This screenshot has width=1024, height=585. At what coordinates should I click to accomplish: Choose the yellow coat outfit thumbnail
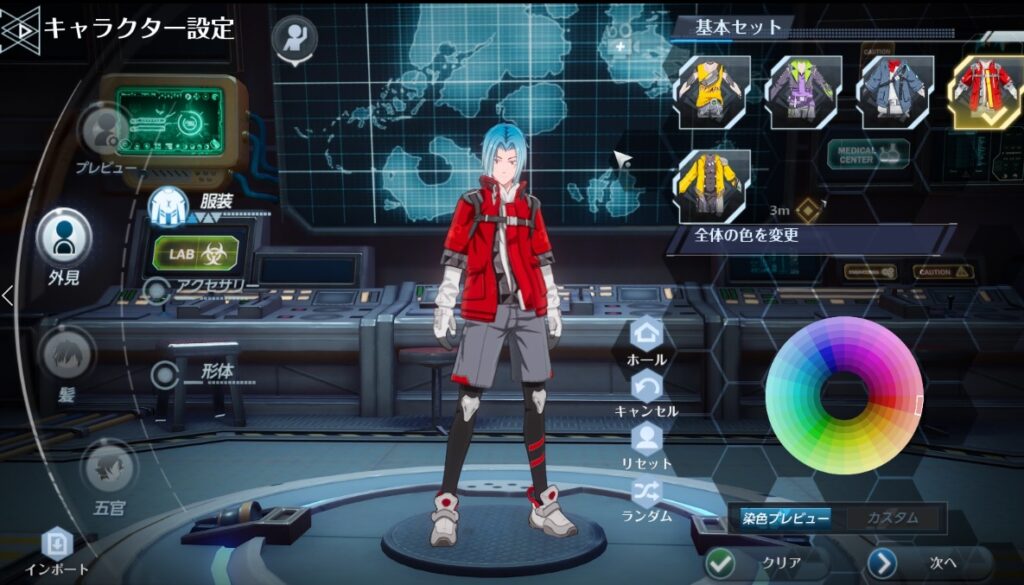(714, 186)
